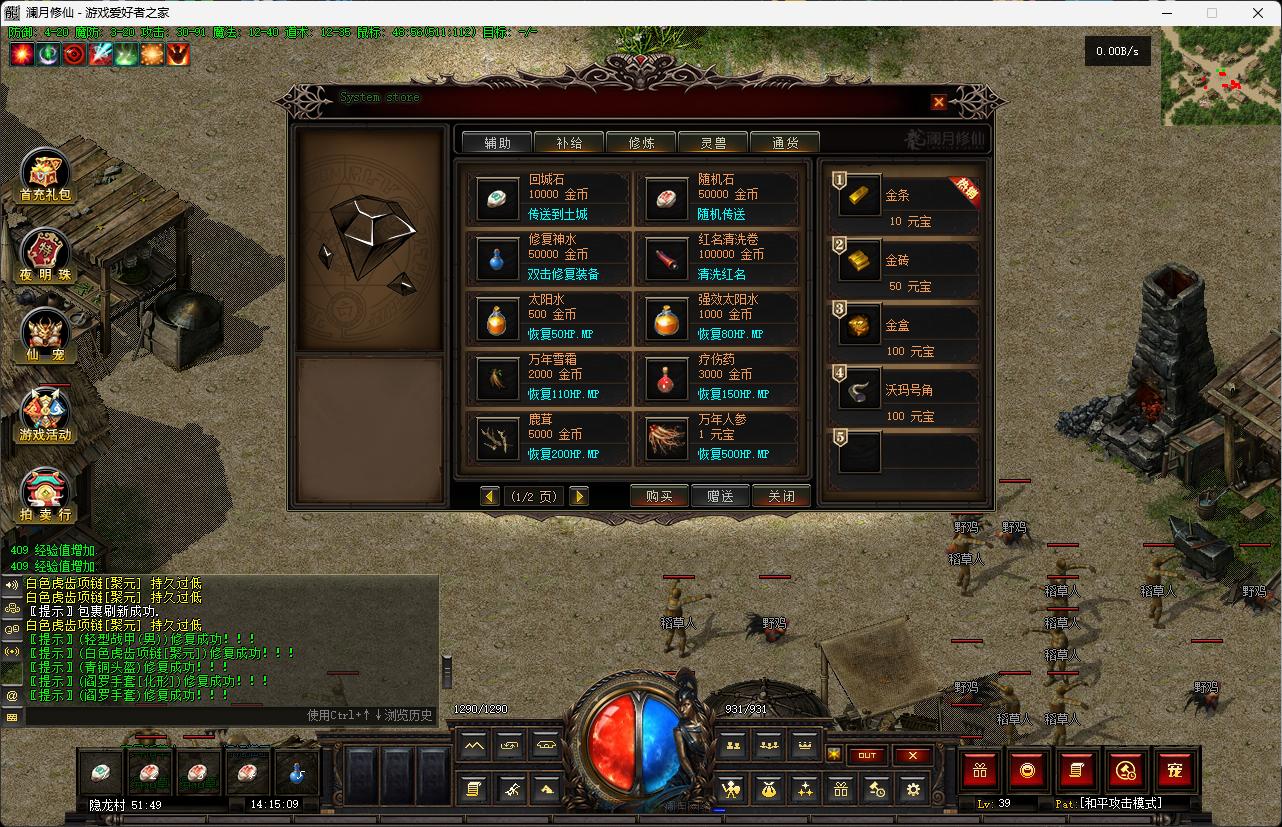Click the minimap in the corner
This screenshot has width=1282, height=827.
pyautogui.click(x=1220, y=77)
